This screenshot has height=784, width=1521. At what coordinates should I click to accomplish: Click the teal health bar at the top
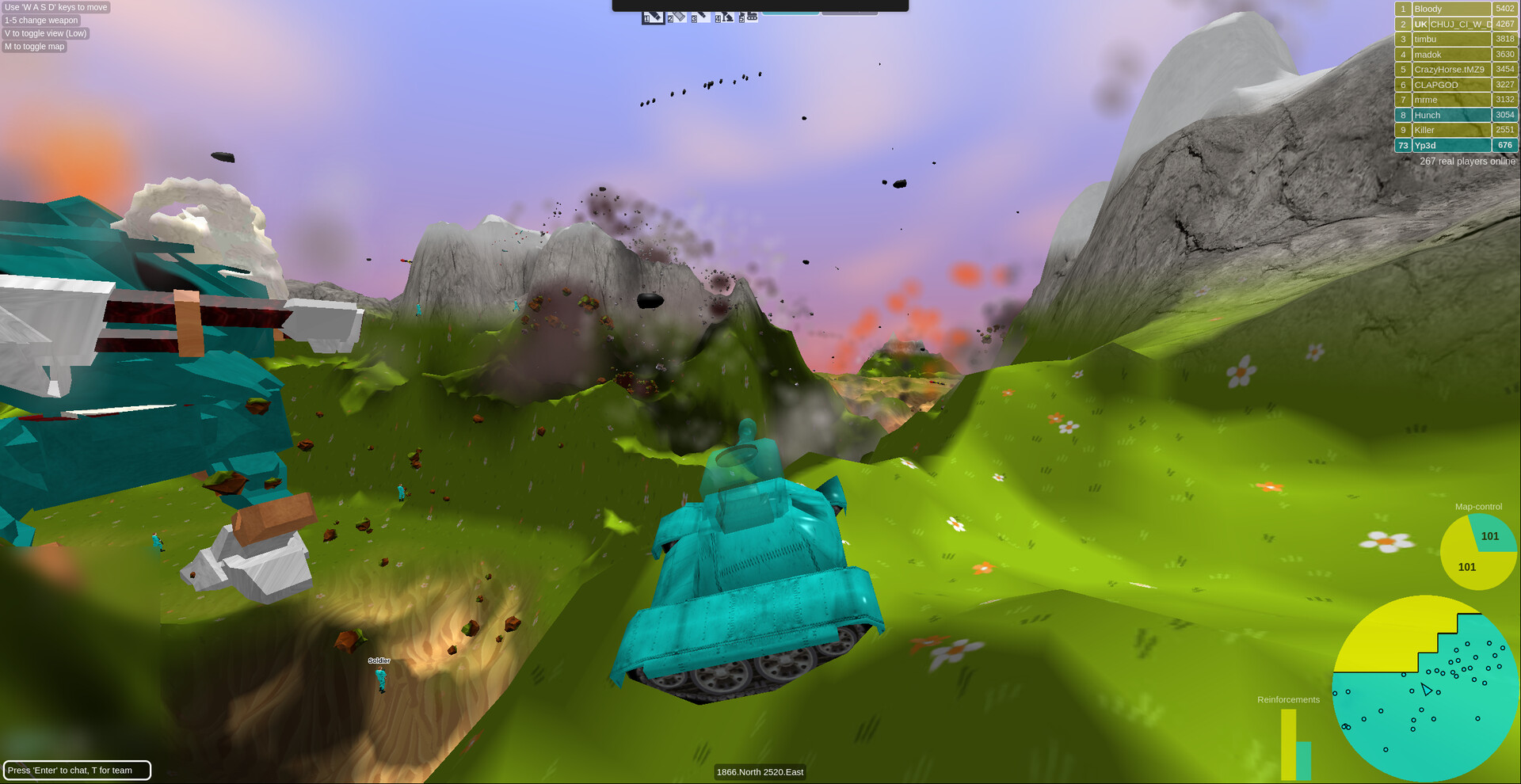click(x=792, y=12)
